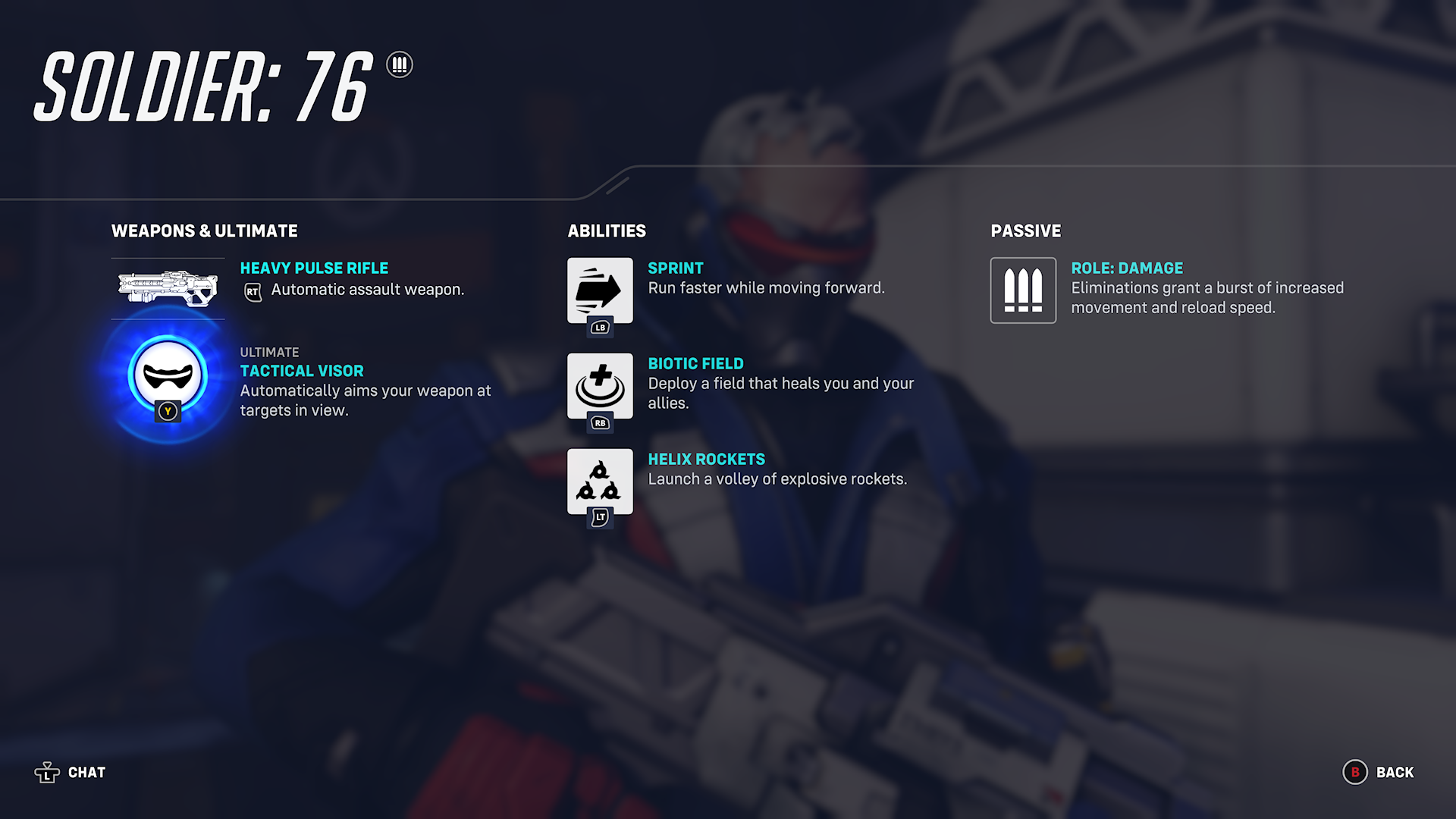1456x819 pixels.
Task: Click the Damage role bullets icon under Passive
Action: [x=1023, y=291]
